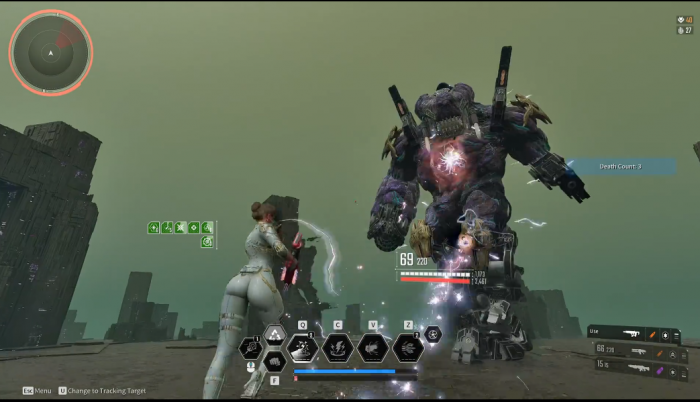The image size is (700, 402).
Task: Trigger the V skill hexagon icon
Action: [373, 347]
